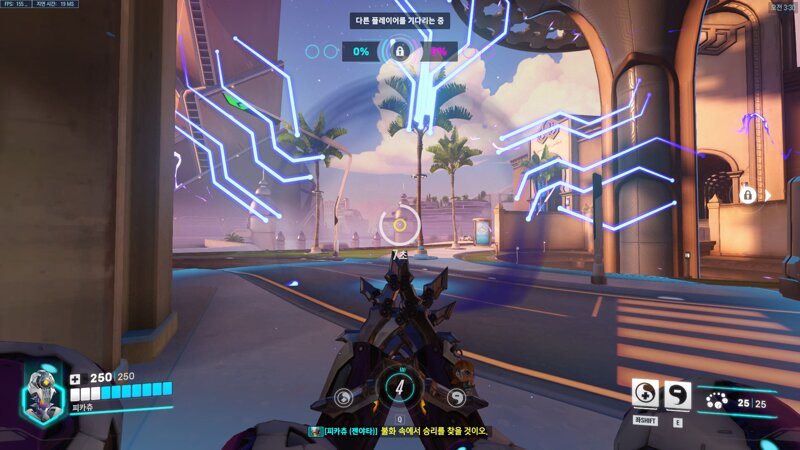Click the Discord orb indicator right of ultimate
This screenshot has height=450, width=800.
(x=457, y=397)
